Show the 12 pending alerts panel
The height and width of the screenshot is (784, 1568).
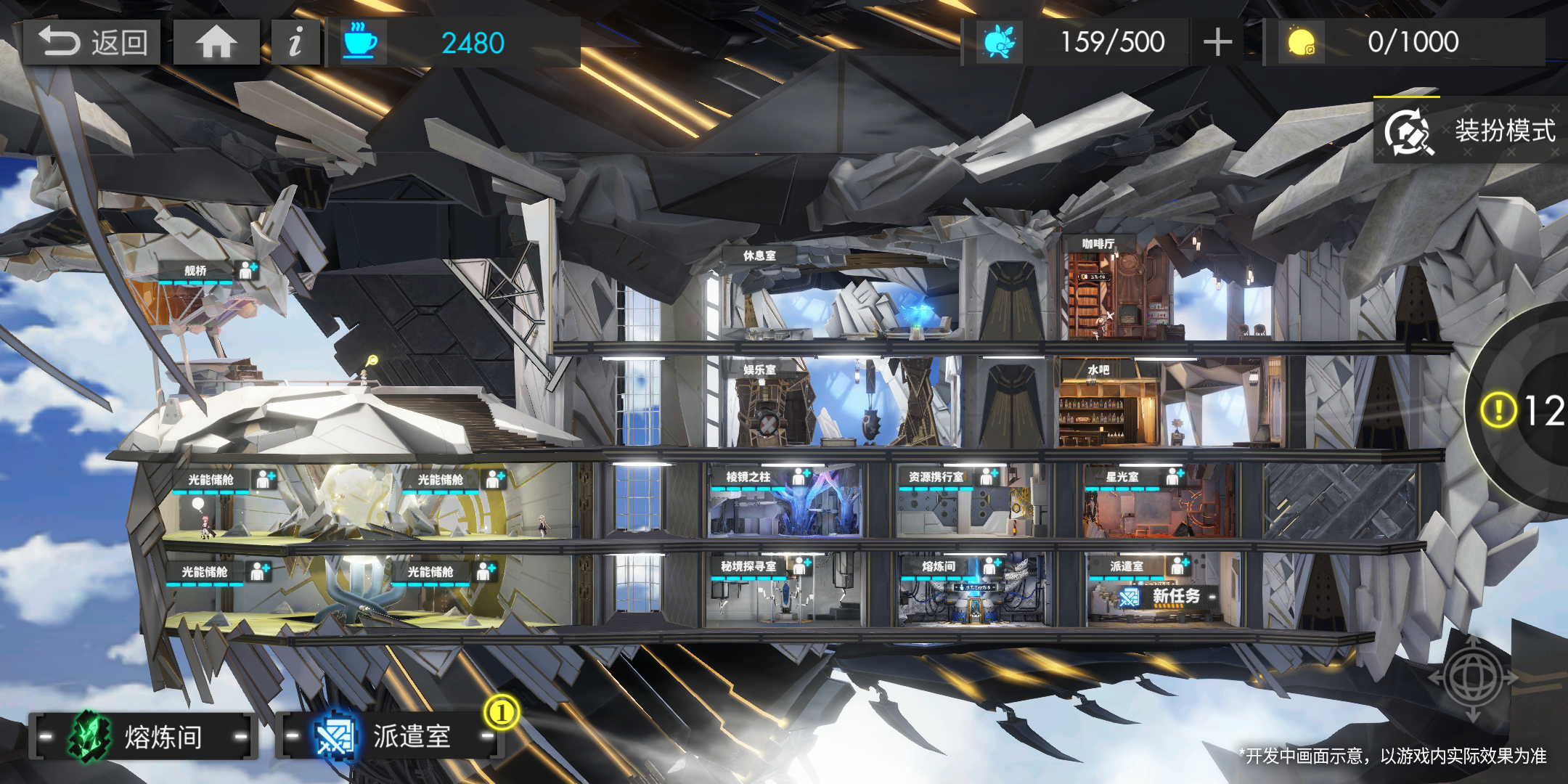pyautogui.click(x=1524, y=411)
